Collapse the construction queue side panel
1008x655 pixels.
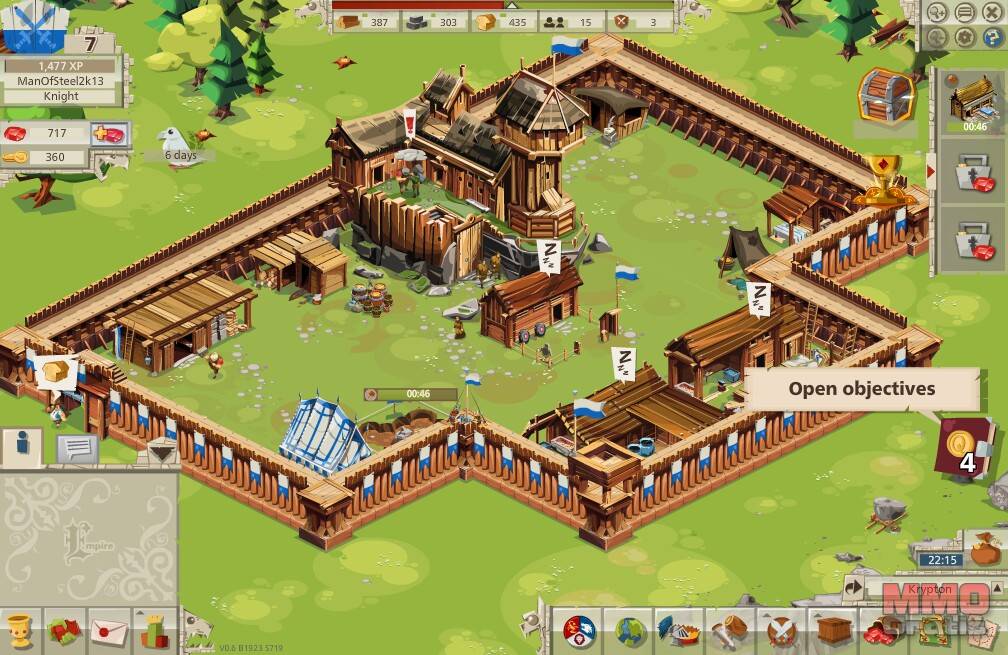point(930,171)
